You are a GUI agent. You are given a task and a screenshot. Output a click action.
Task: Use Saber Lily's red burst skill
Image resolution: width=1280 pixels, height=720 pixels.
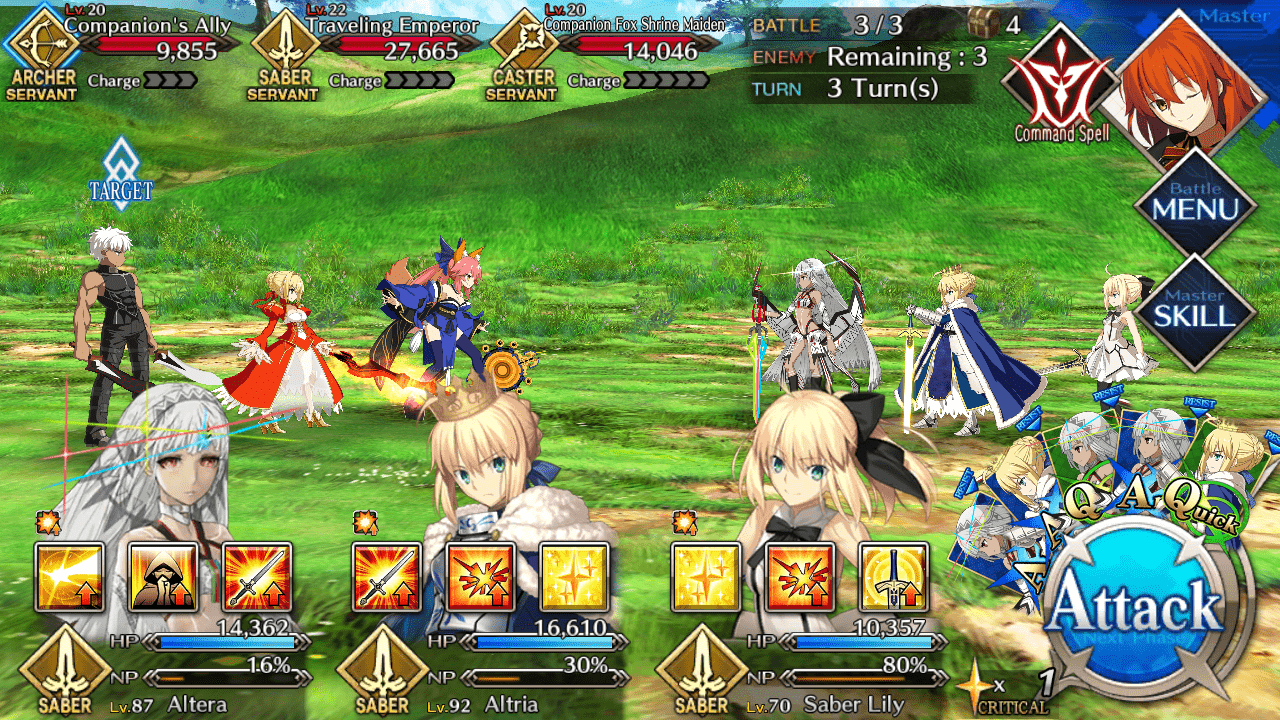pyautogui.click(x=800, y=577)
